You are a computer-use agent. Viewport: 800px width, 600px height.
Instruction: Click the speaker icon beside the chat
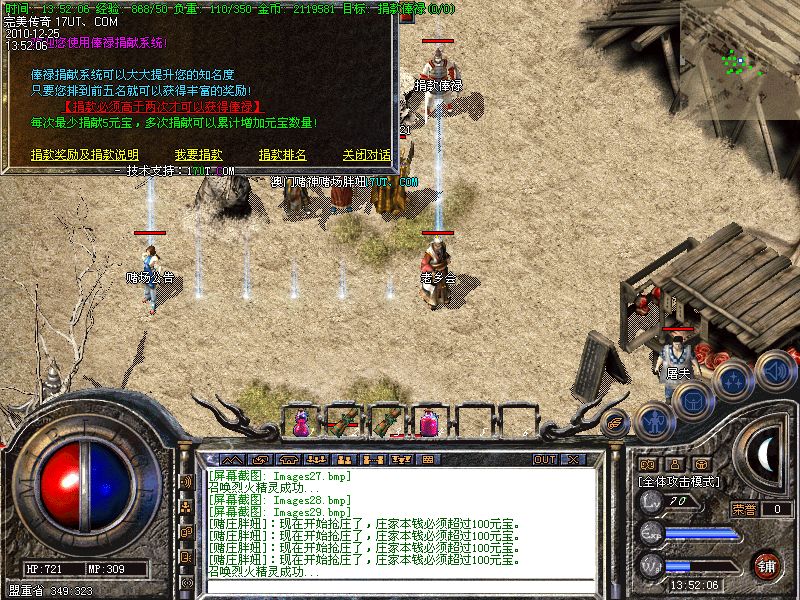pyautogui.click(x=185, y=481)
